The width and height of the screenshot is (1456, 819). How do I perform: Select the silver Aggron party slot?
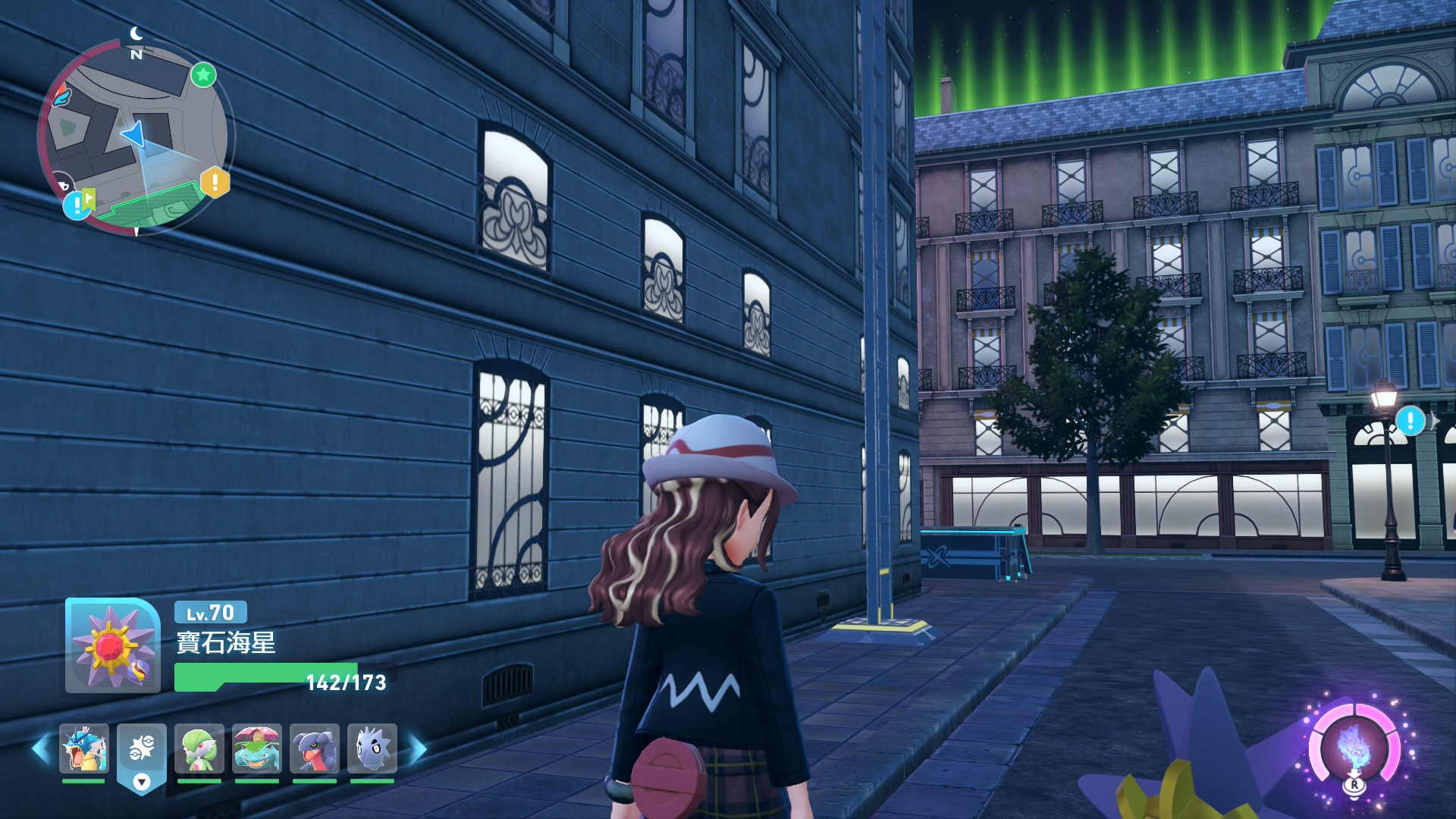point(372,748)
